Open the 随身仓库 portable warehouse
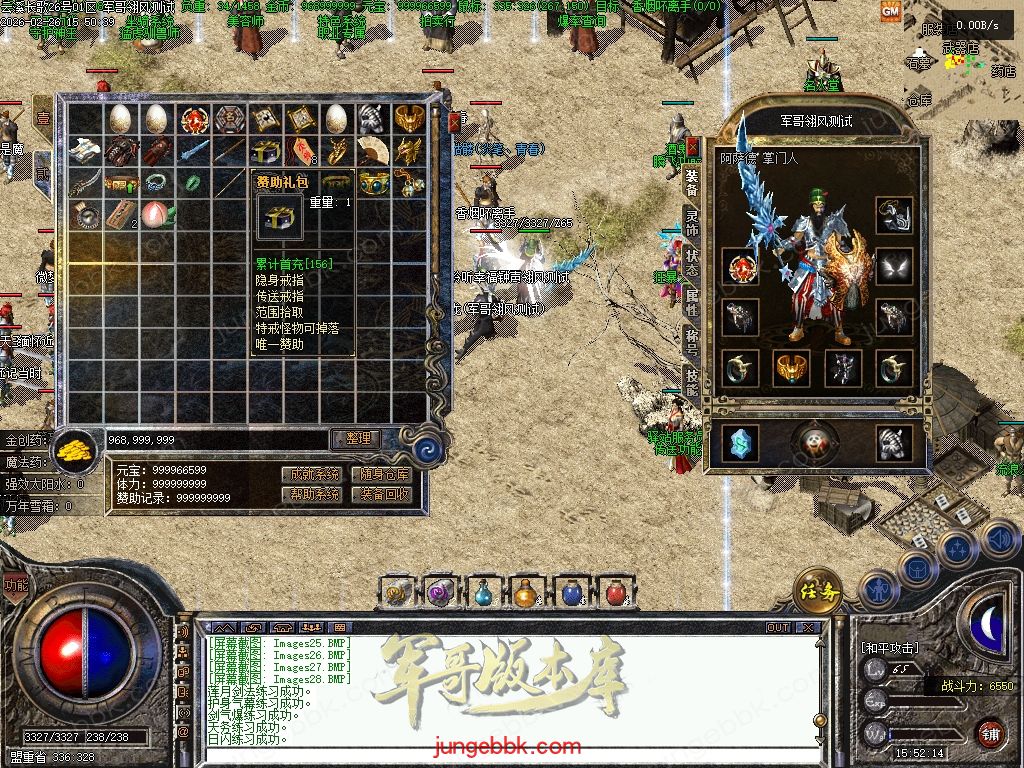This screenshot has height=768, width=1024. tap(385, 474)
